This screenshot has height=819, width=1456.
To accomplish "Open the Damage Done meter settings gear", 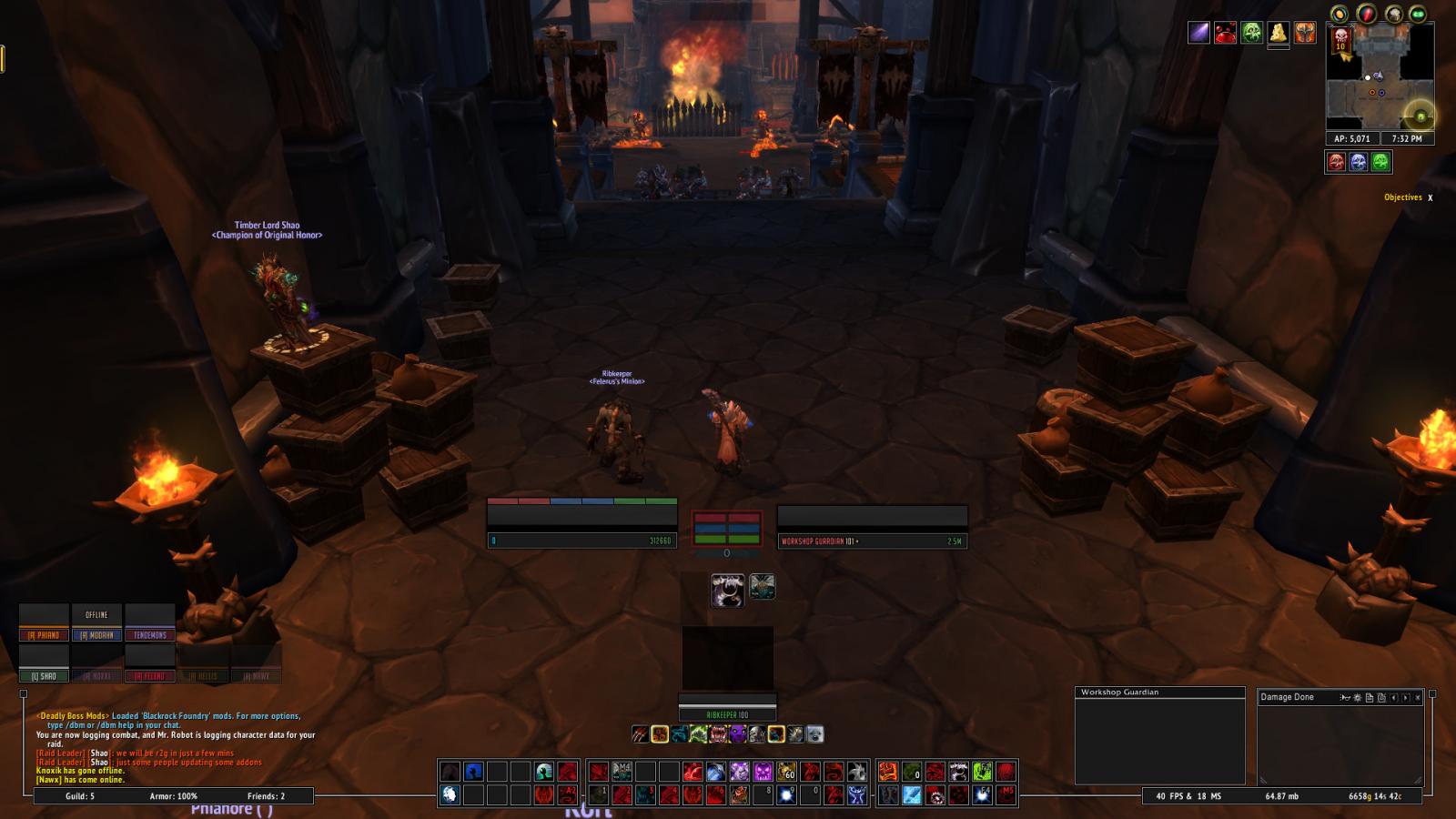I will pyautogui.click(x=1357, y=698).
